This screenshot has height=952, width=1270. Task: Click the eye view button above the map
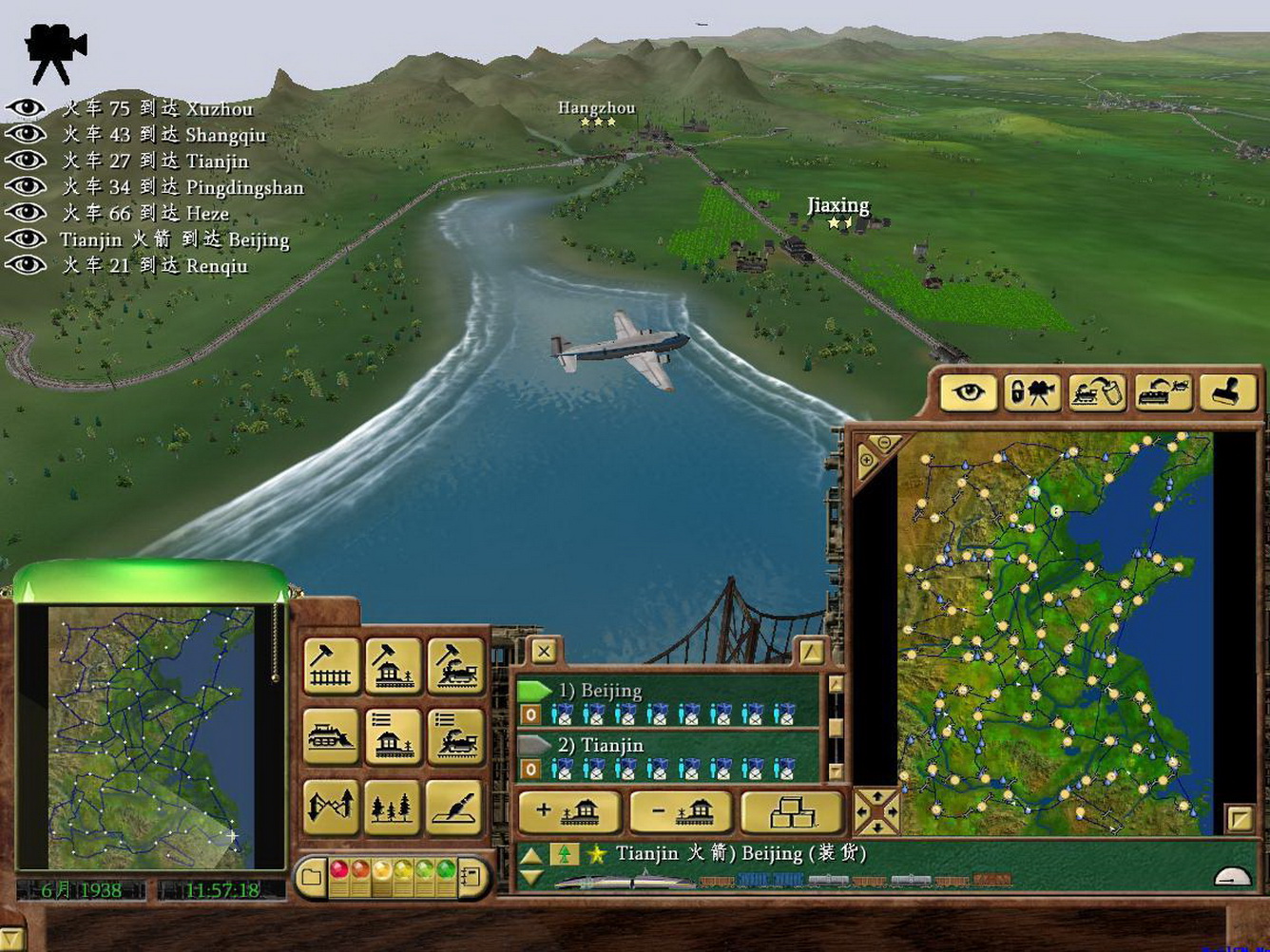click(x=969, y=391)
